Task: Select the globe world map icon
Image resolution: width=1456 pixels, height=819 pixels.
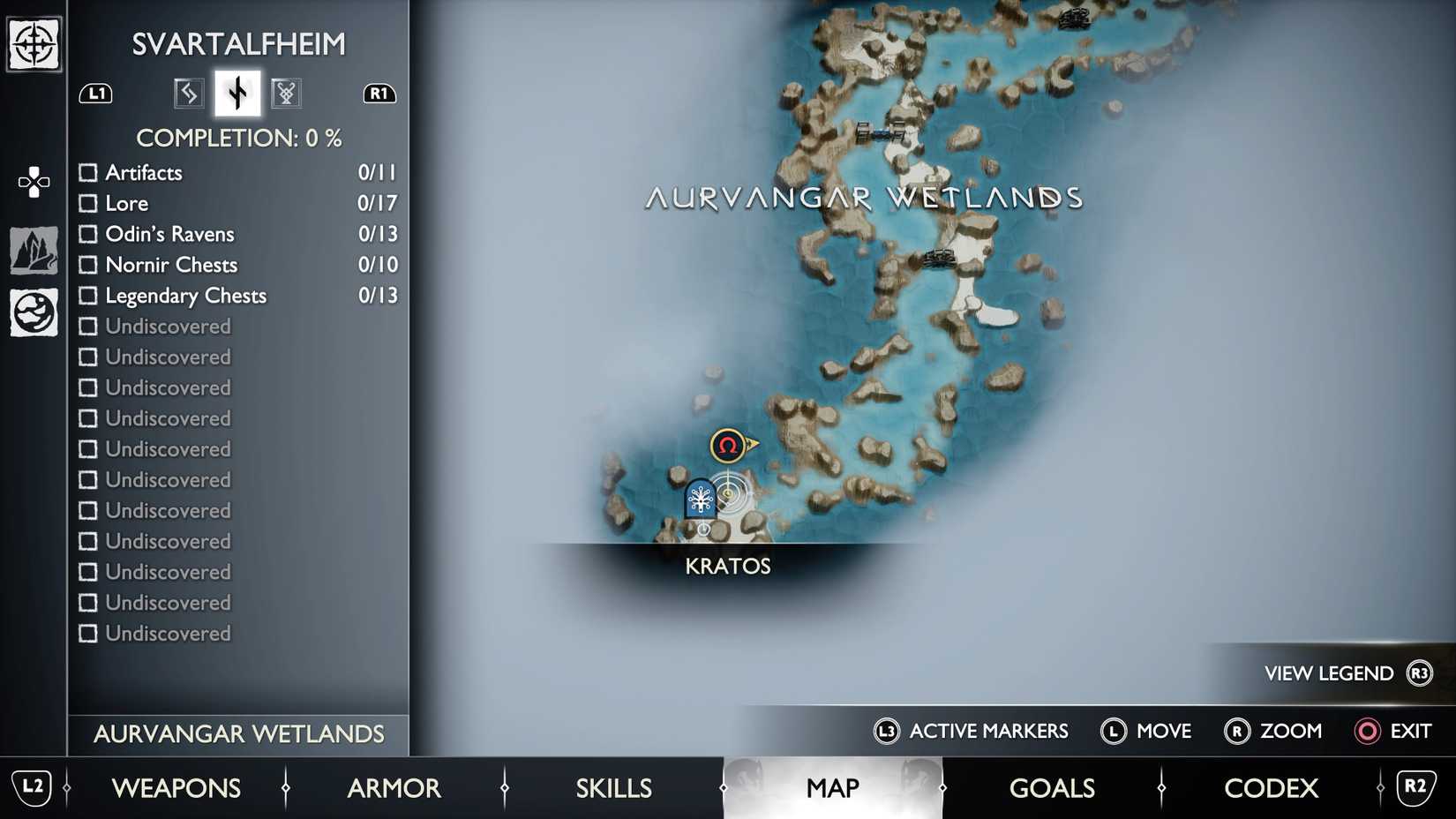Action: click(x=33, y=311)
